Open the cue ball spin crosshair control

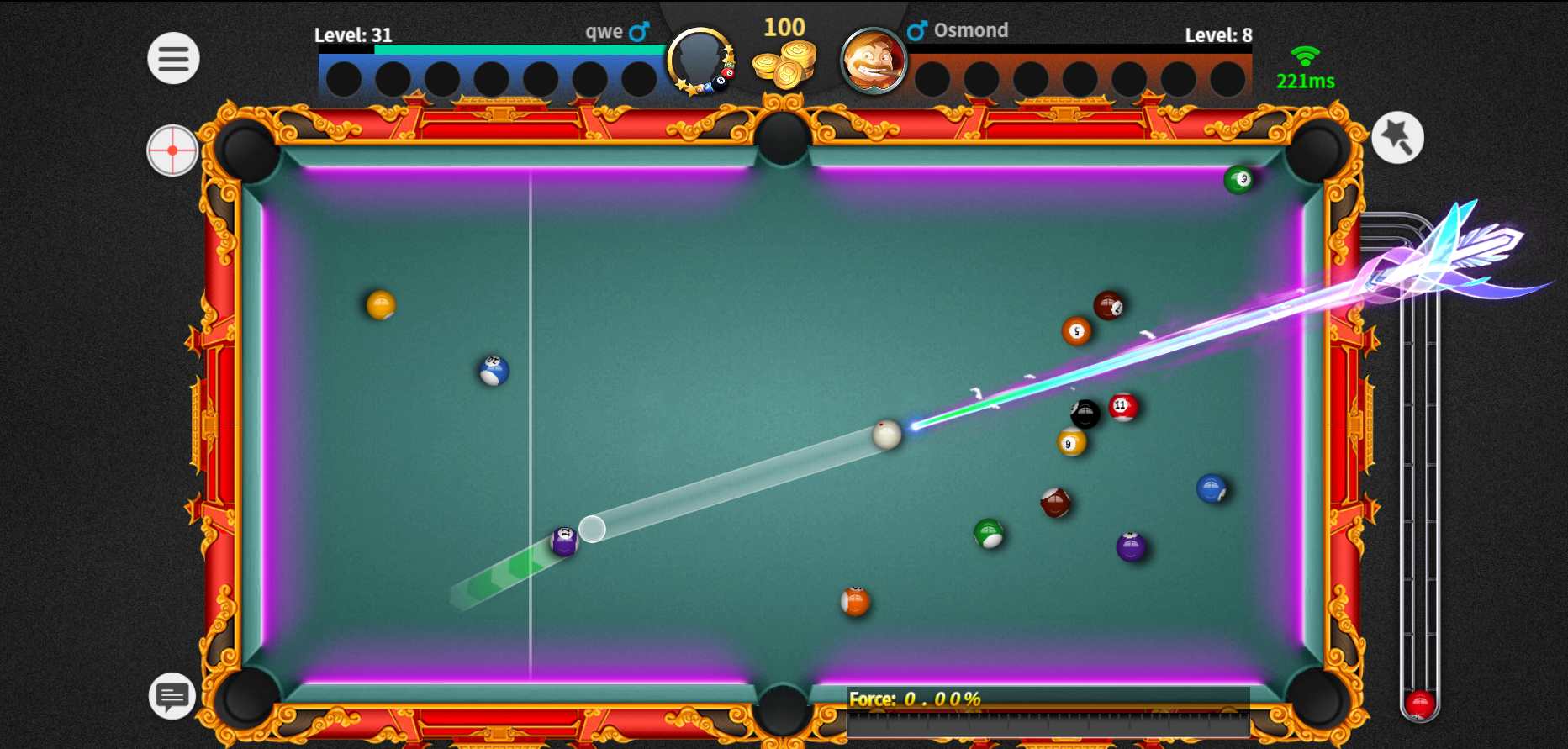coord(172,150)
